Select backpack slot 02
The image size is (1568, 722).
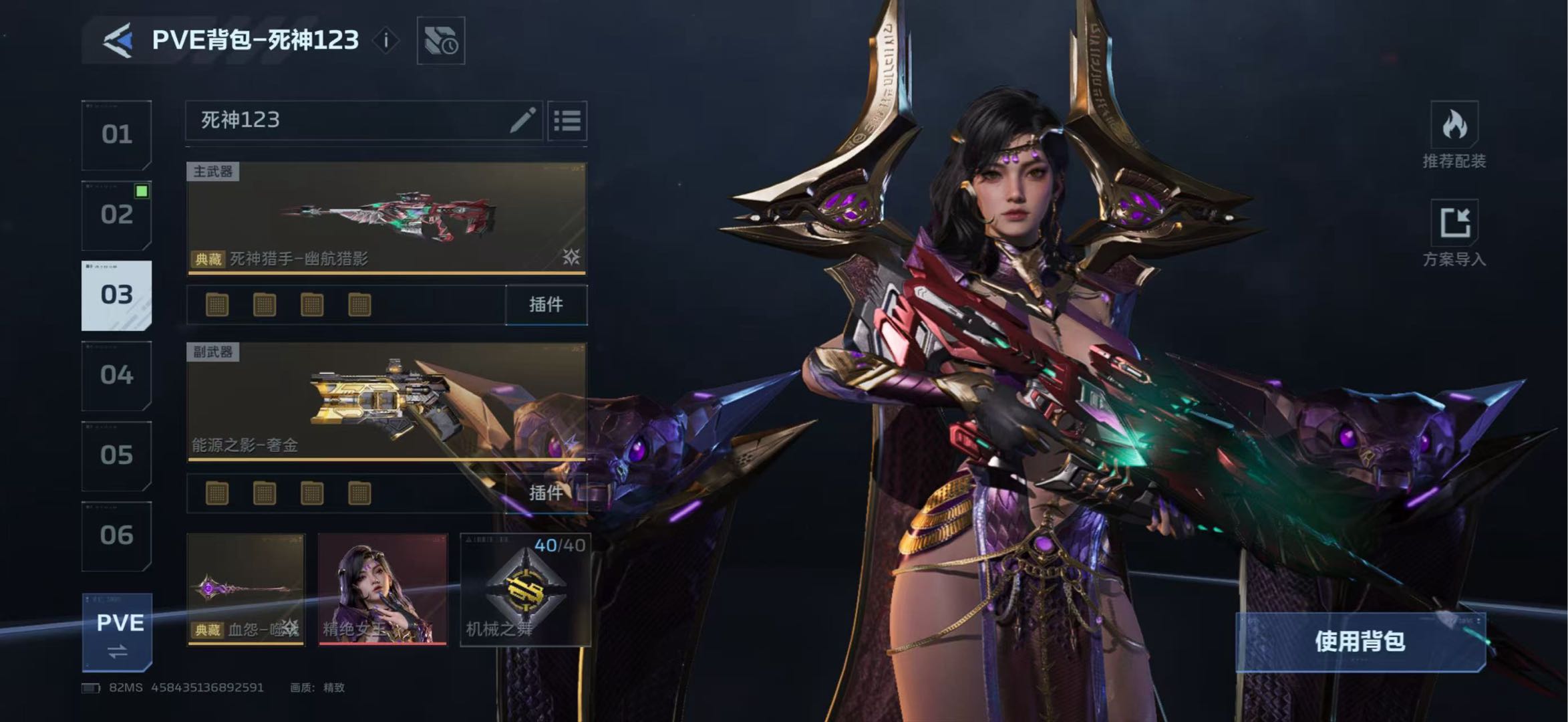coord(117,215)
